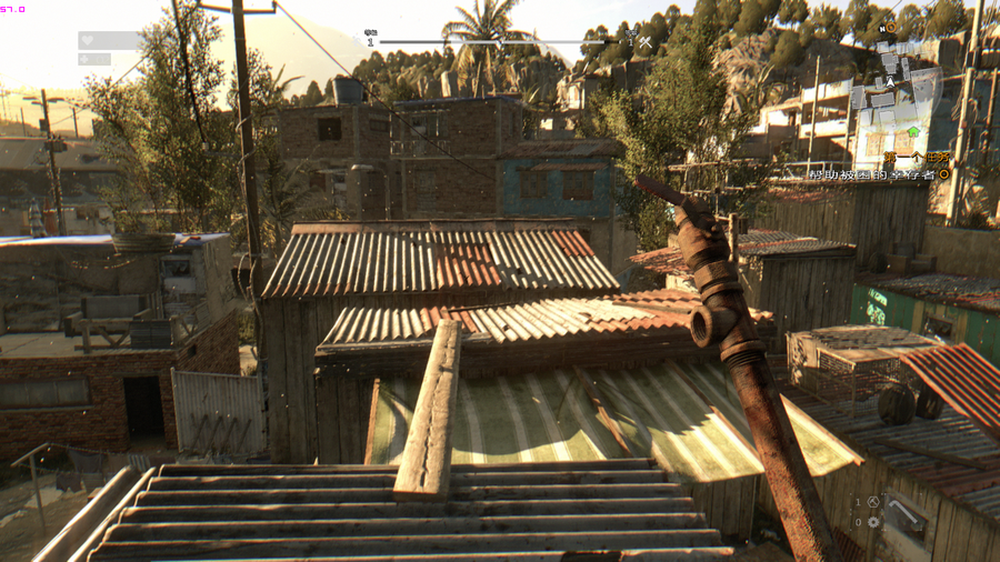Click the hammer repair parts icon
This screenshot has height=562, width=1000.
pos(874,503)
